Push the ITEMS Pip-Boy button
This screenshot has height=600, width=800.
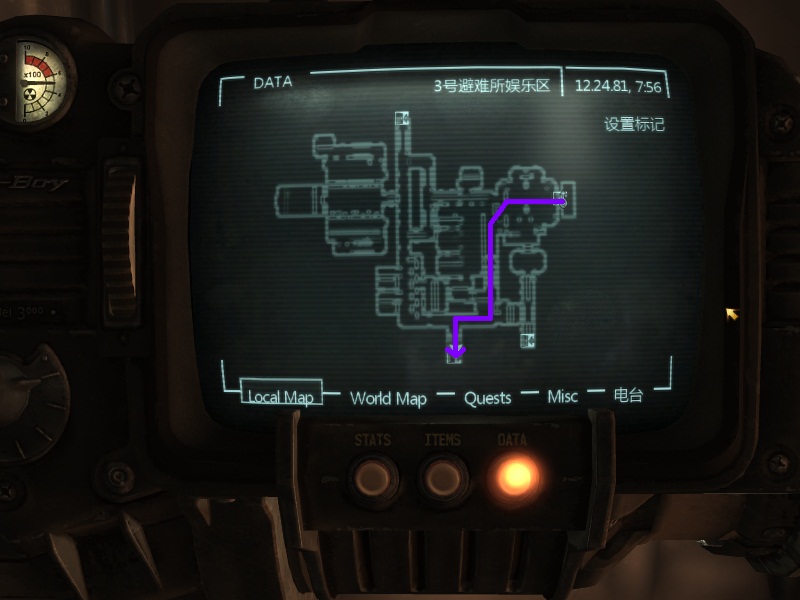(443, 476)
